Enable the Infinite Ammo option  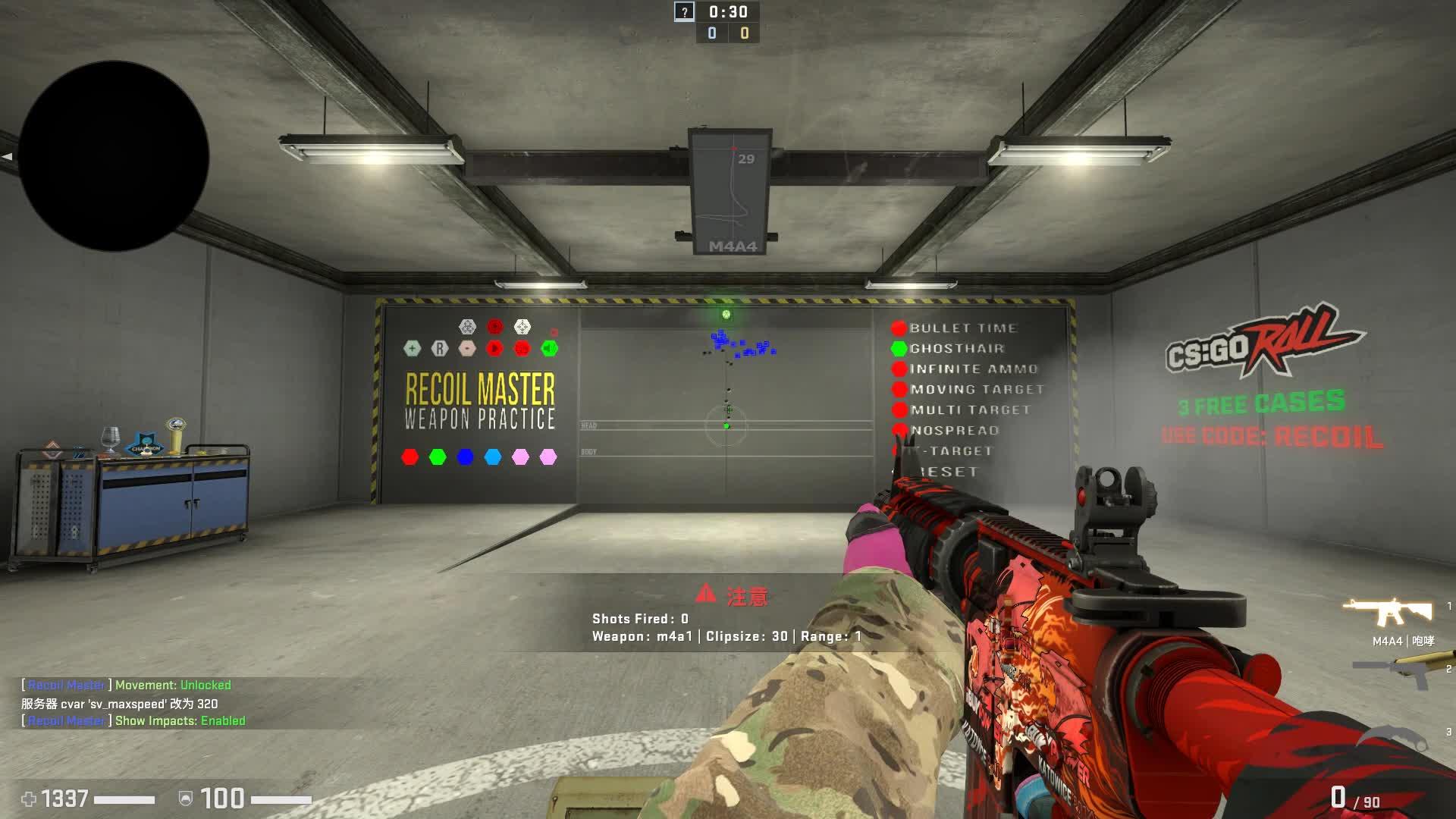(899, 369)
